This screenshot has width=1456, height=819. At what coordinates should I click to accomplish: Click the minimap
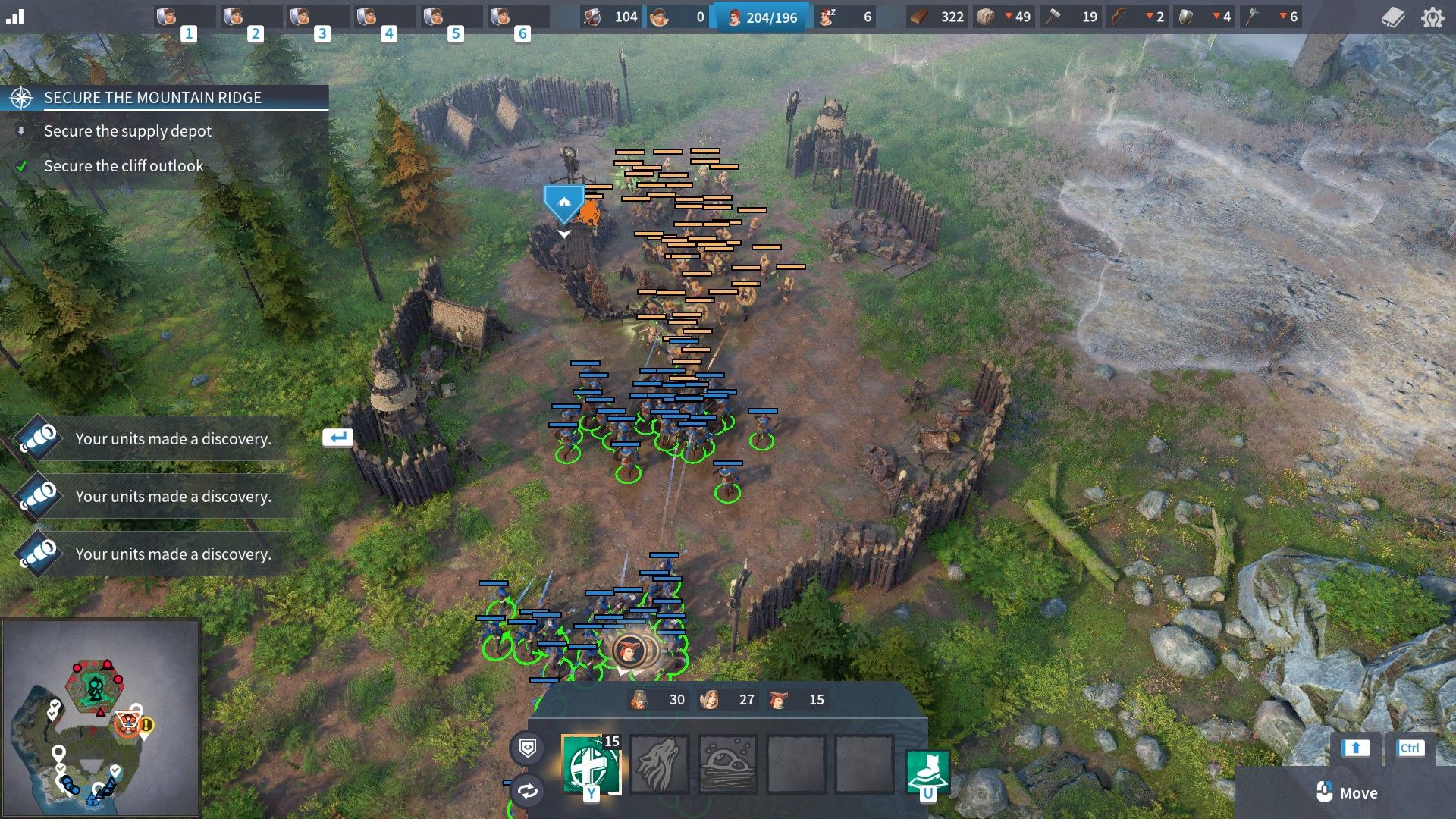(x=101, y=717)
